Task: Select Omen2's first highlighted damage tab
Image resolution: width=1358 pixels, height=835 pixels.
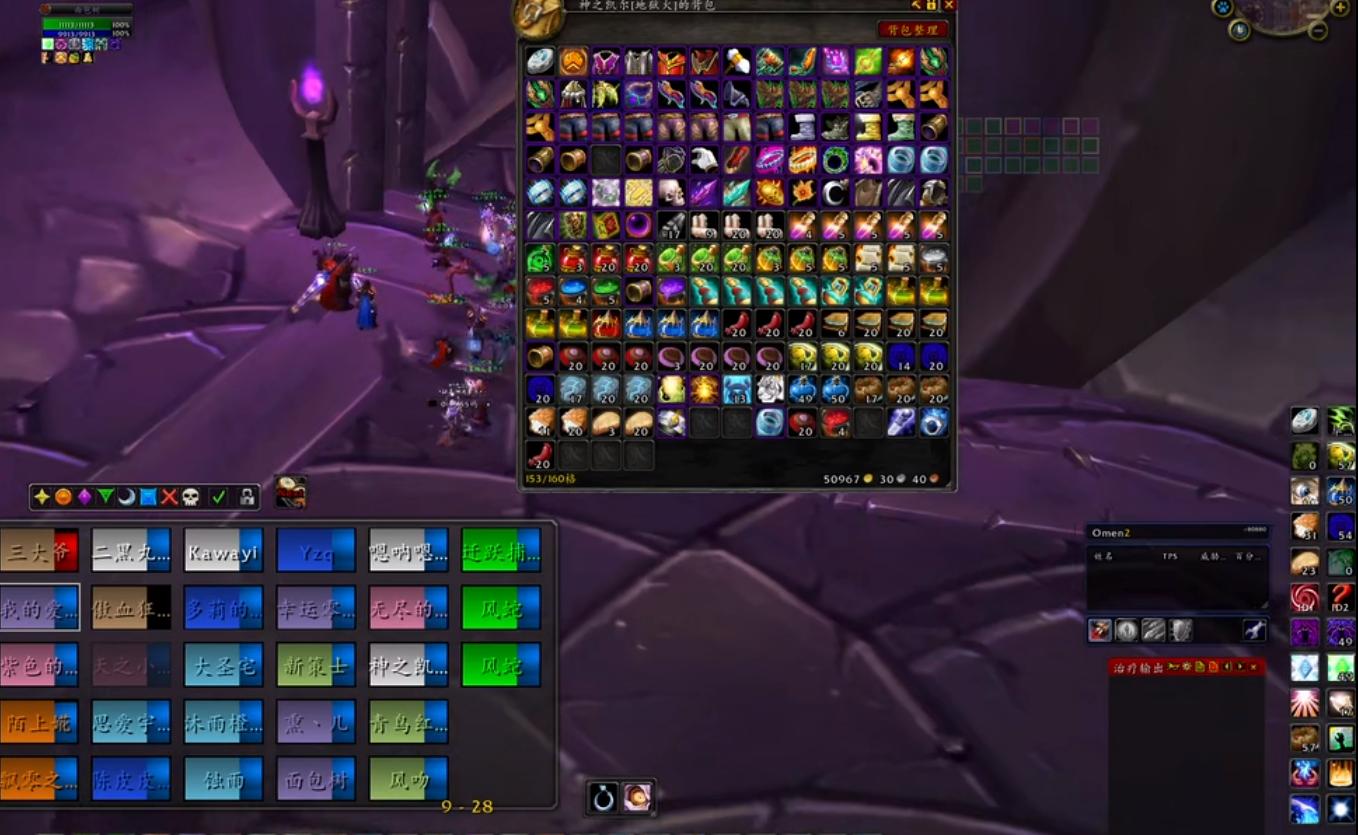Action: click(x=1100, y=630)
